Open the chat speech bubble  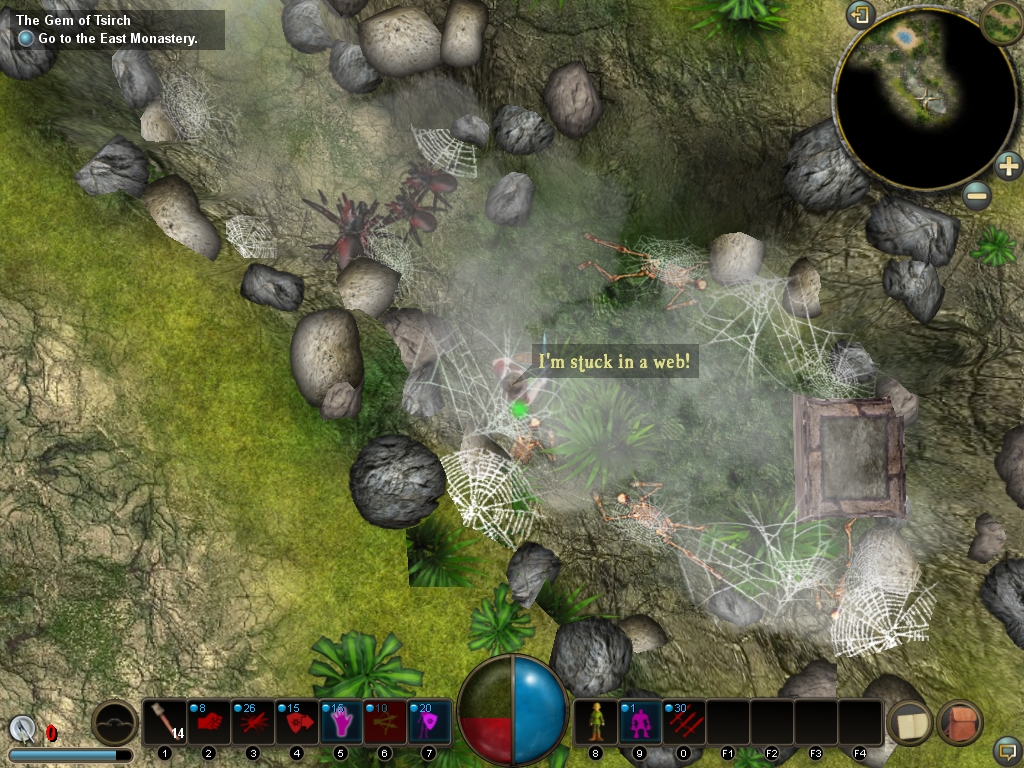point(1006,749)
